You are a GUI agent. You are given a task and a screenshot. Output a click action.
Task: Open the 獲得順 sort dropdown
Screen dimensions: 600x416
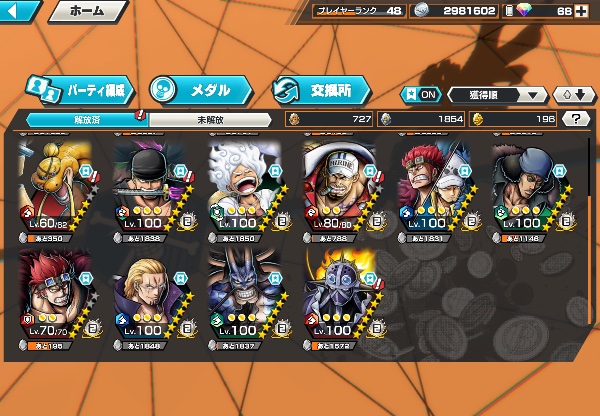click(x=495, y=95)
